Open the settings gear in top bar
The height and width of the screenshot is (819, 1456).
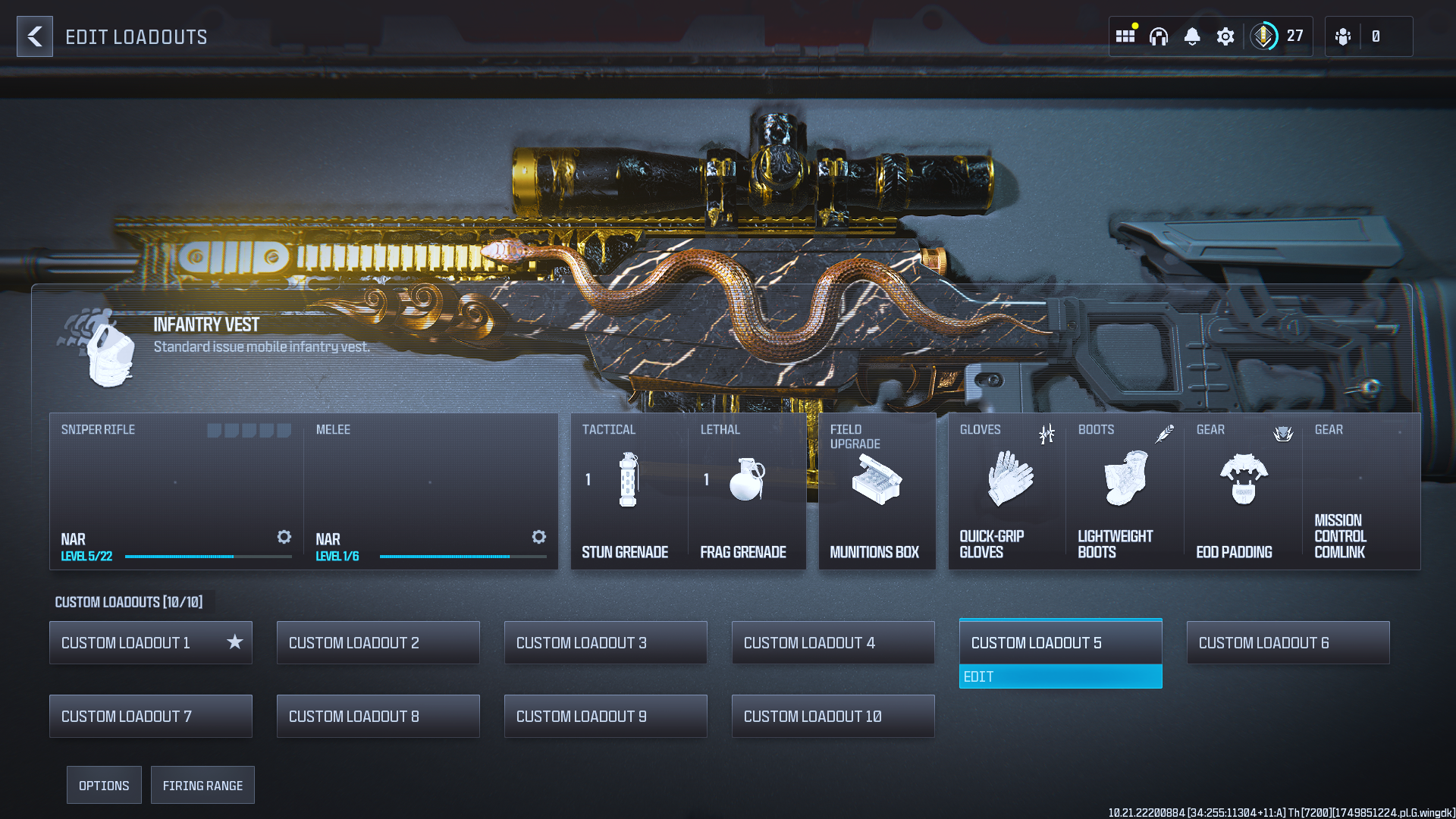click(x=1225, y=36)
